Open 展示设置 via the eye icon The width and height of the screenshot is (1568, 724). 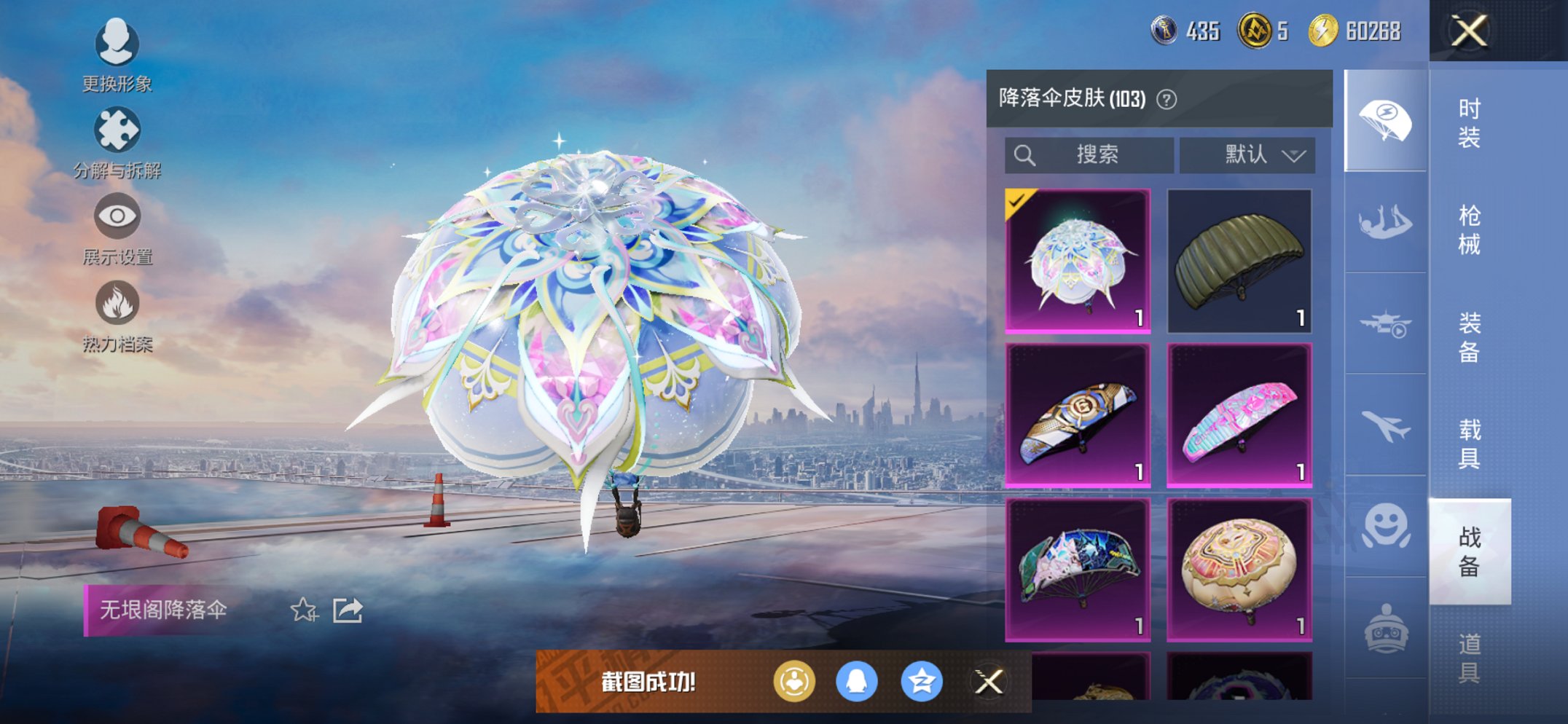(117, 216)
